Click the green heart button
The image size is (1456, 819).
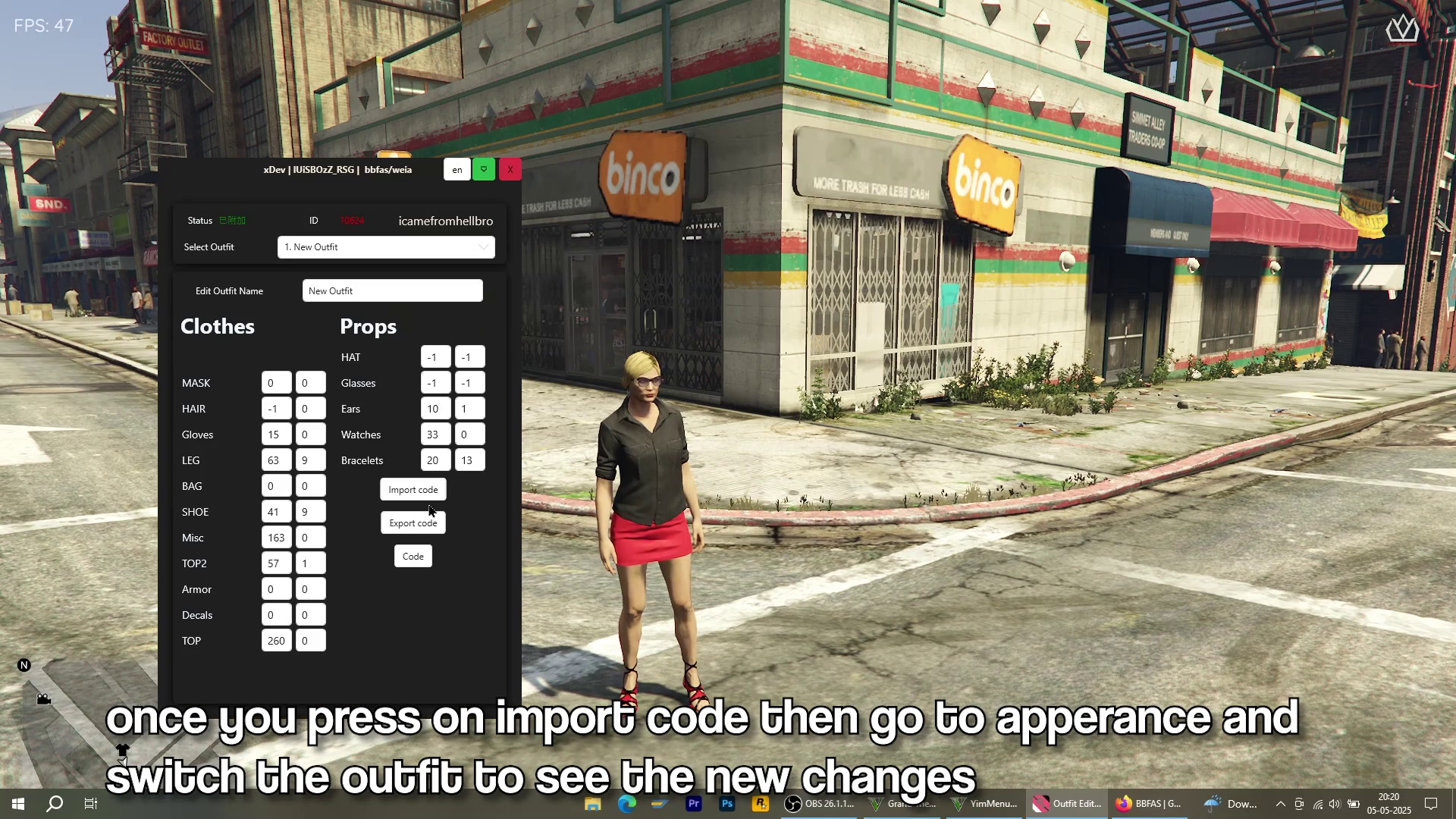pos(484,169)
